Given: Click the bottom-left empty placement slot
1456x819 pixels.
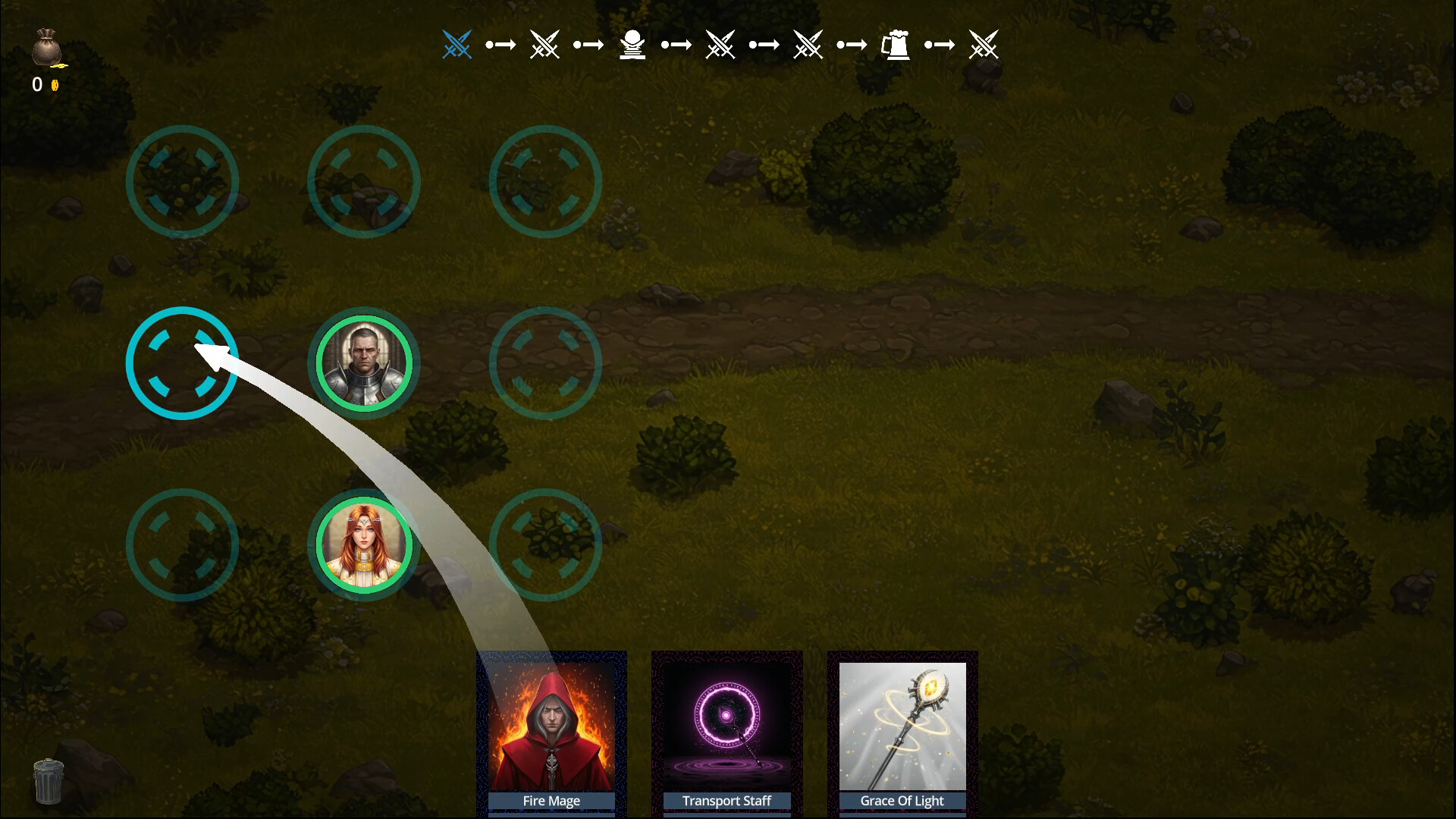Looking at the screenshot, I should coord(182,544).
